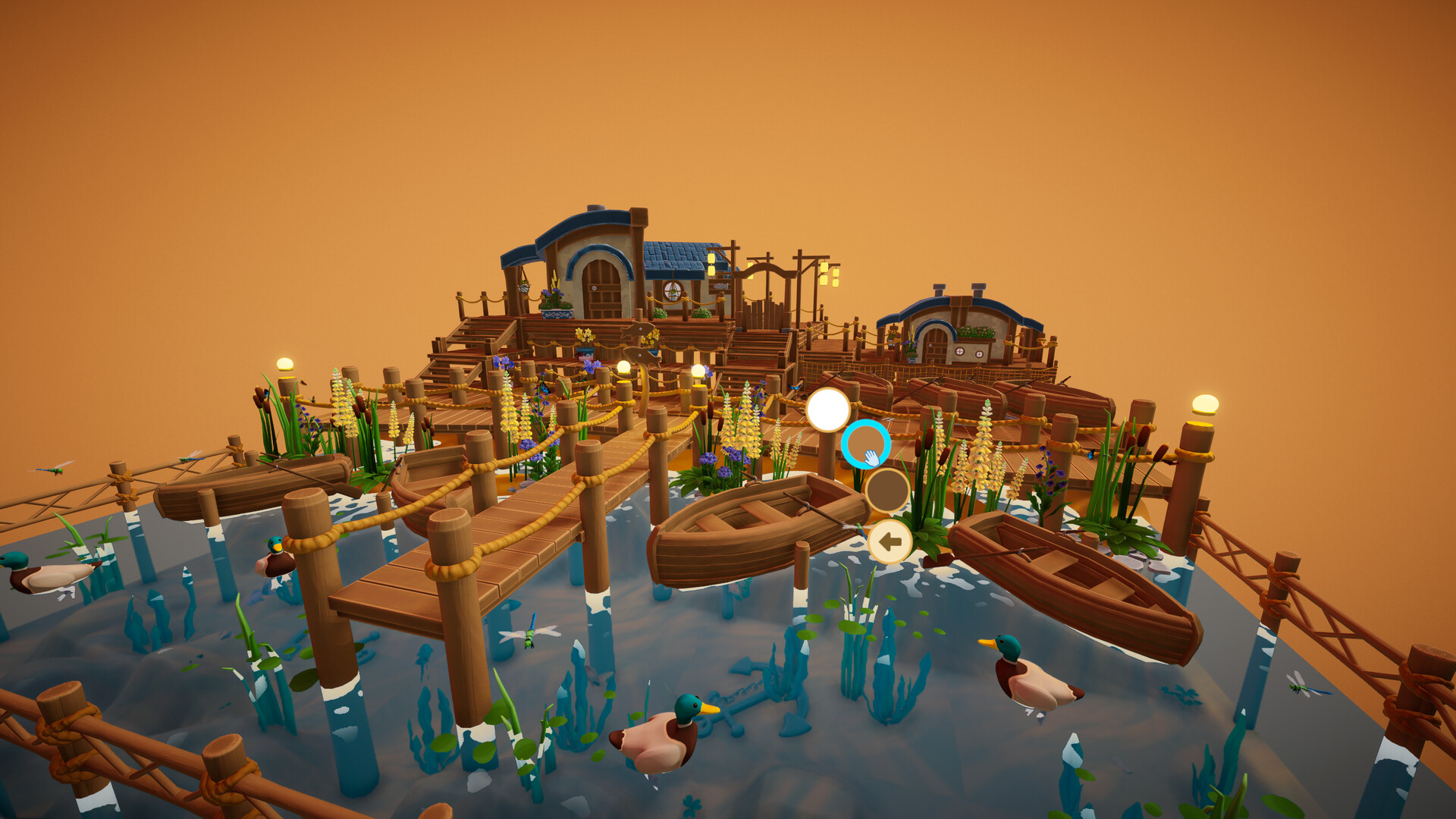Select the highlighted hand pan tool
This screenshot has height=819, width=1456.
click(865, 444)
